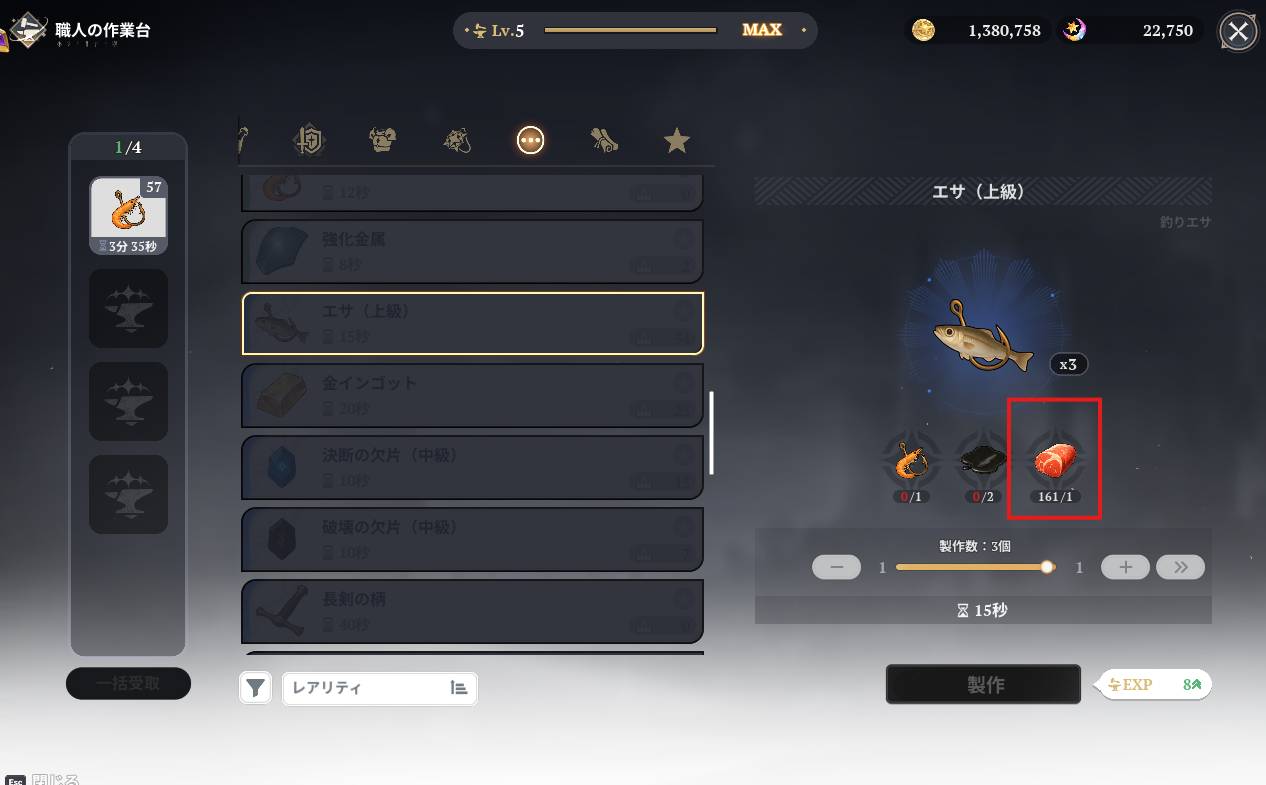
Task: Open the レアリティ sort dropdown
Action: pos(380,688)
